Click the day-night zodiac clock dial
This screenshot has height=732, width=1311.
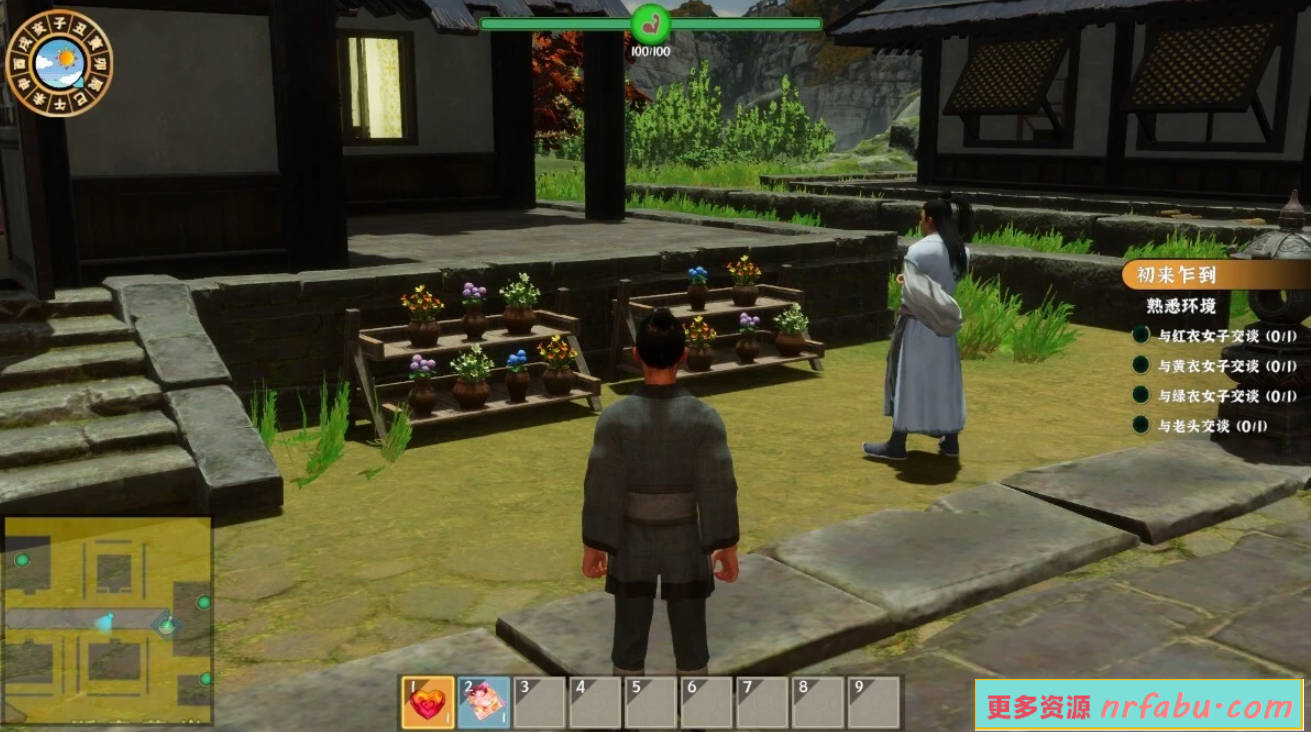pos(59,63)
